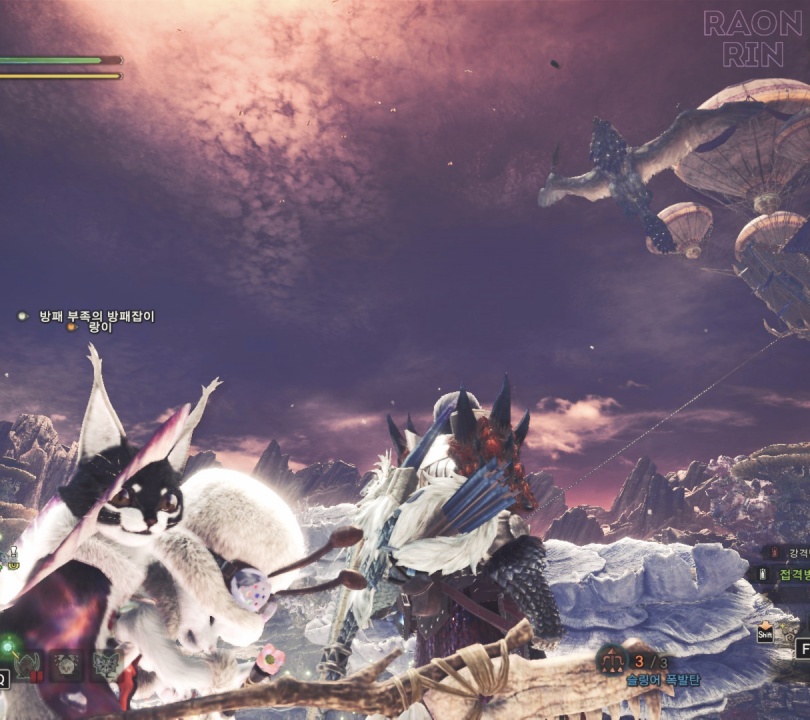The width and height of the screenshot is (810, 720).
Task: Select the 랑이 companion name label
Action: [101, 327]
